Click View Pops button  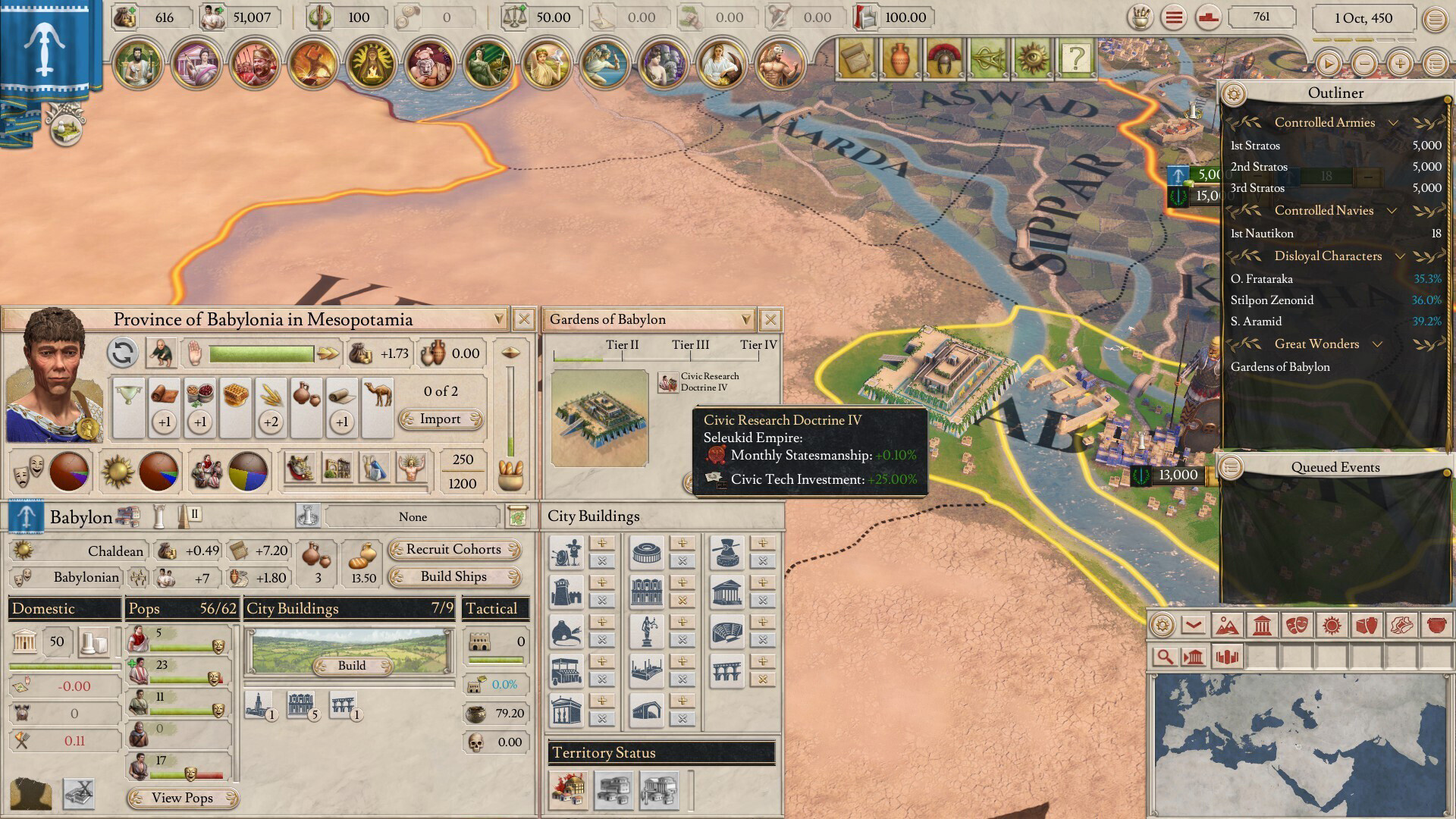tap(182, 797)
